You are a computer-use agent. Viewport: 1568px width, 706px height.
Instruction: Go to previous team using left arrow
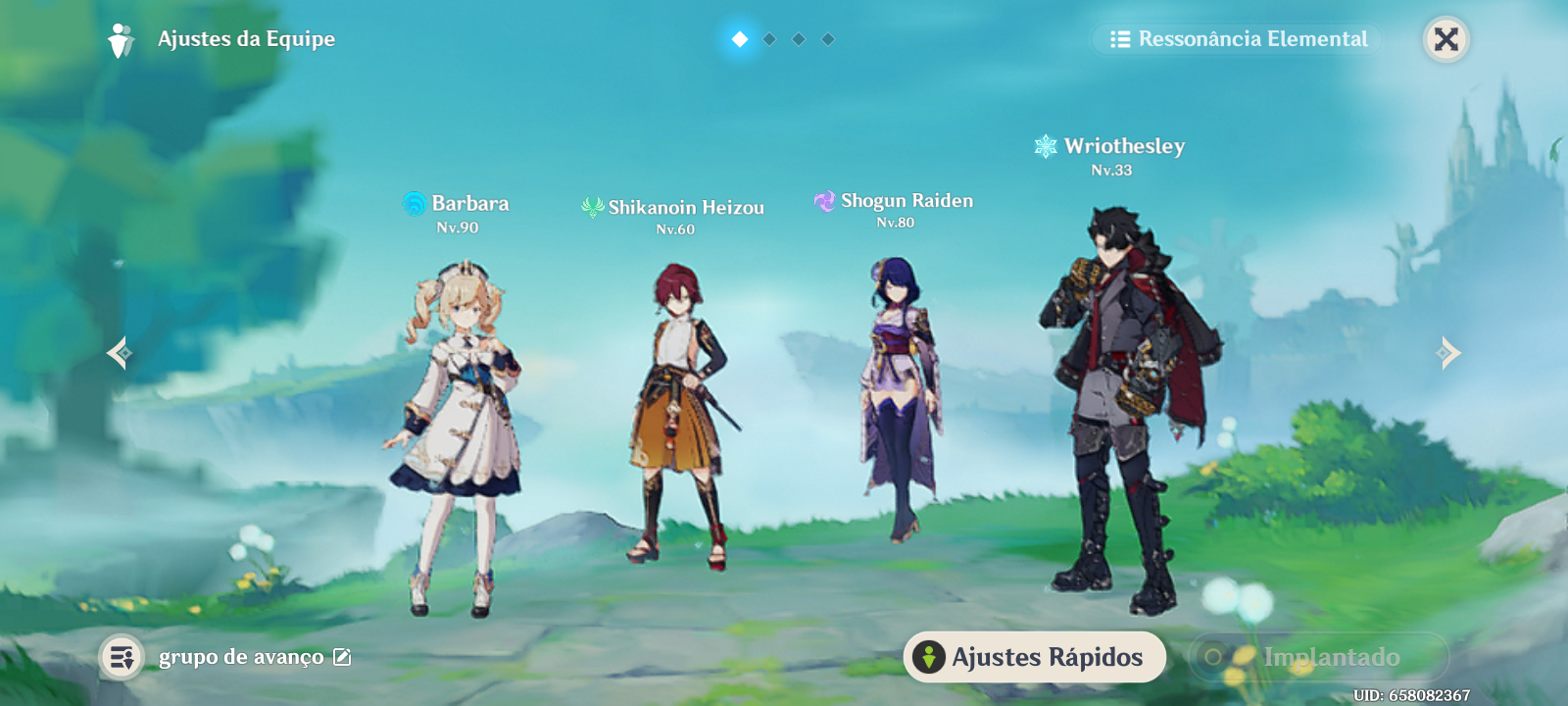point(120,353)
